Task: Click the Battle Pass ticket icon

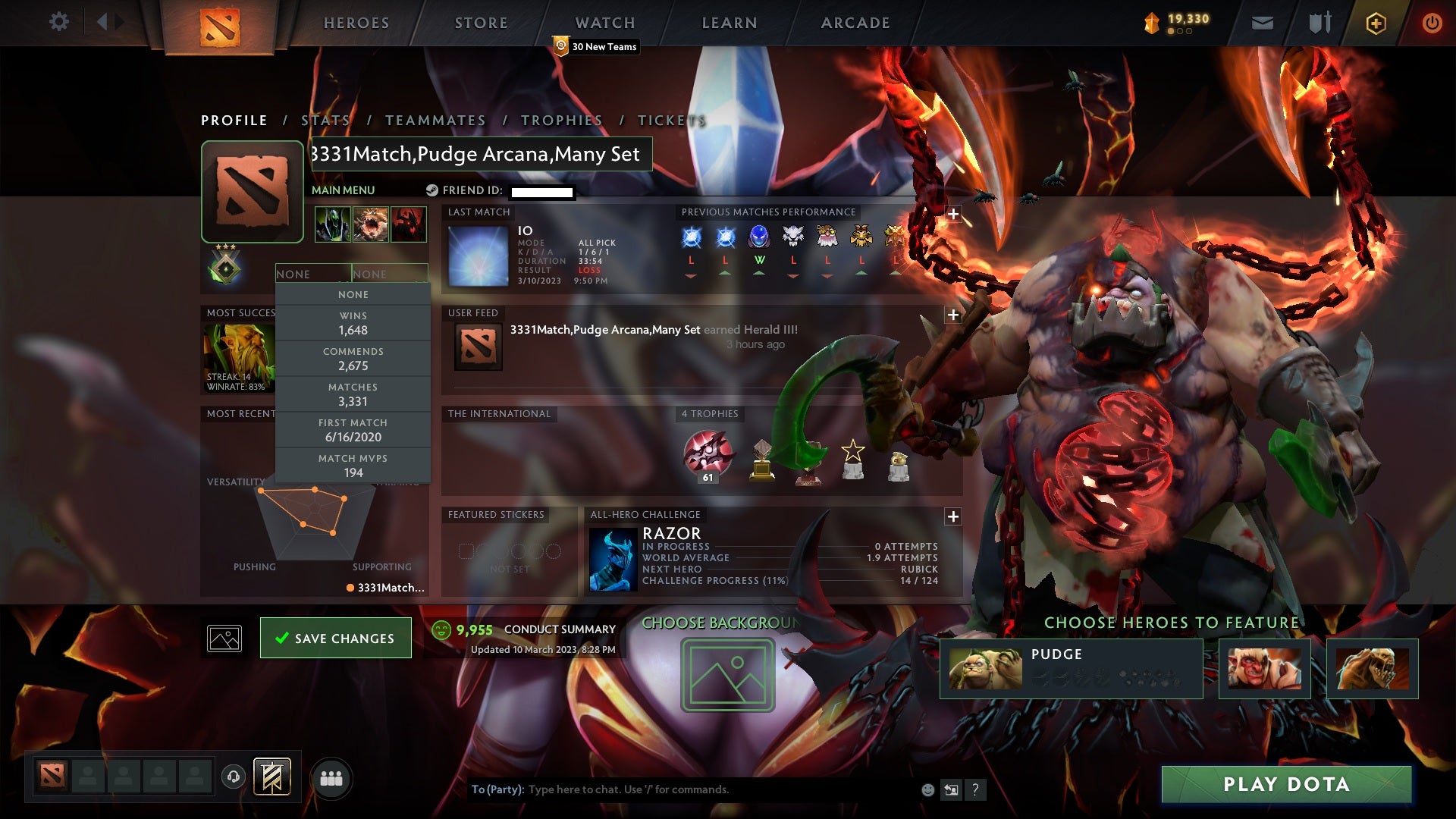Action: [1376, 22]
